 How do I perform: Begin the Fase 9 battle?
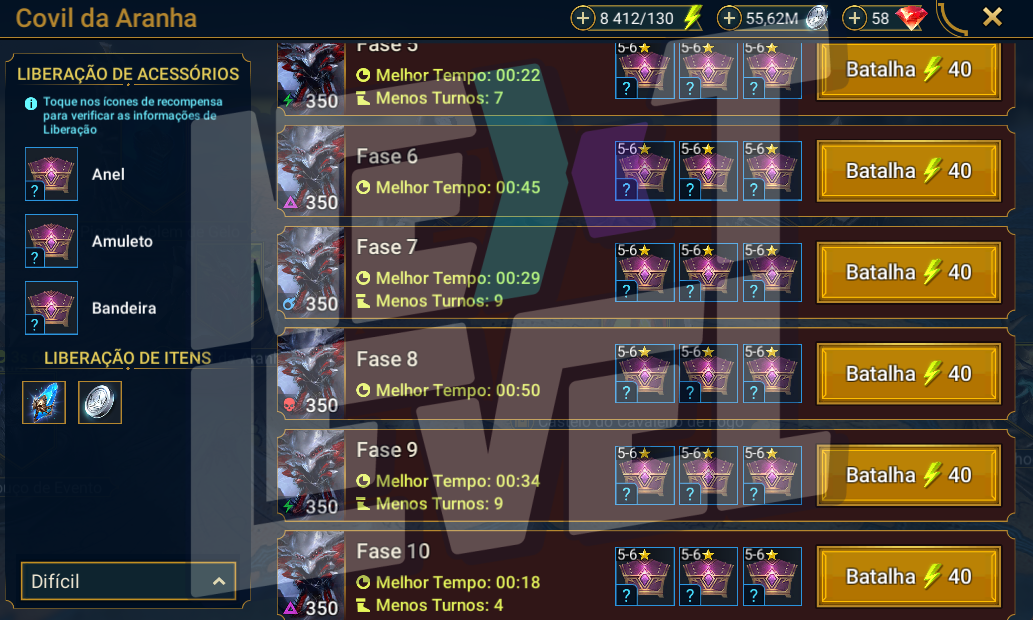click(x=908, y=475)
